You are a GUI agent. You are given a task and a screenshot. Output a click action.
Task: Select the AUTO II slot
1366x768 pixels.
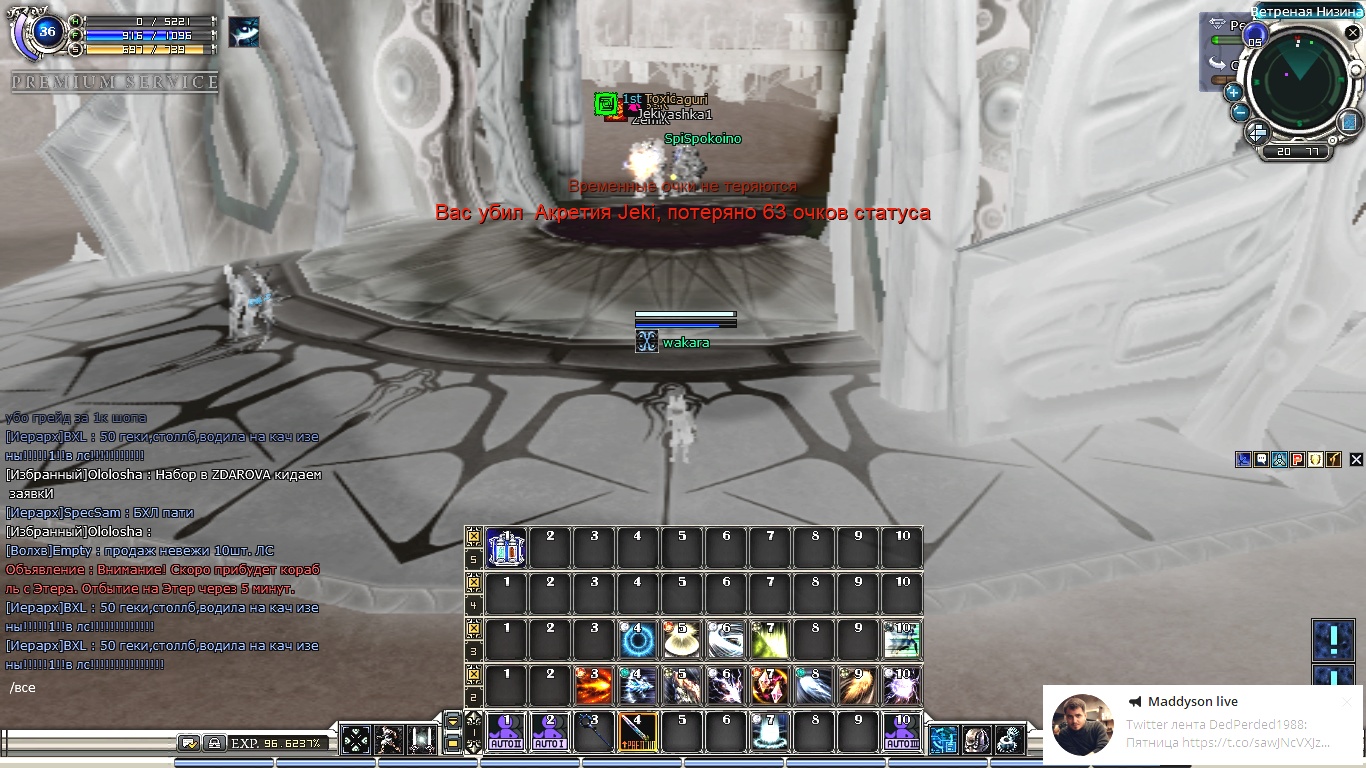coord(506,732)
